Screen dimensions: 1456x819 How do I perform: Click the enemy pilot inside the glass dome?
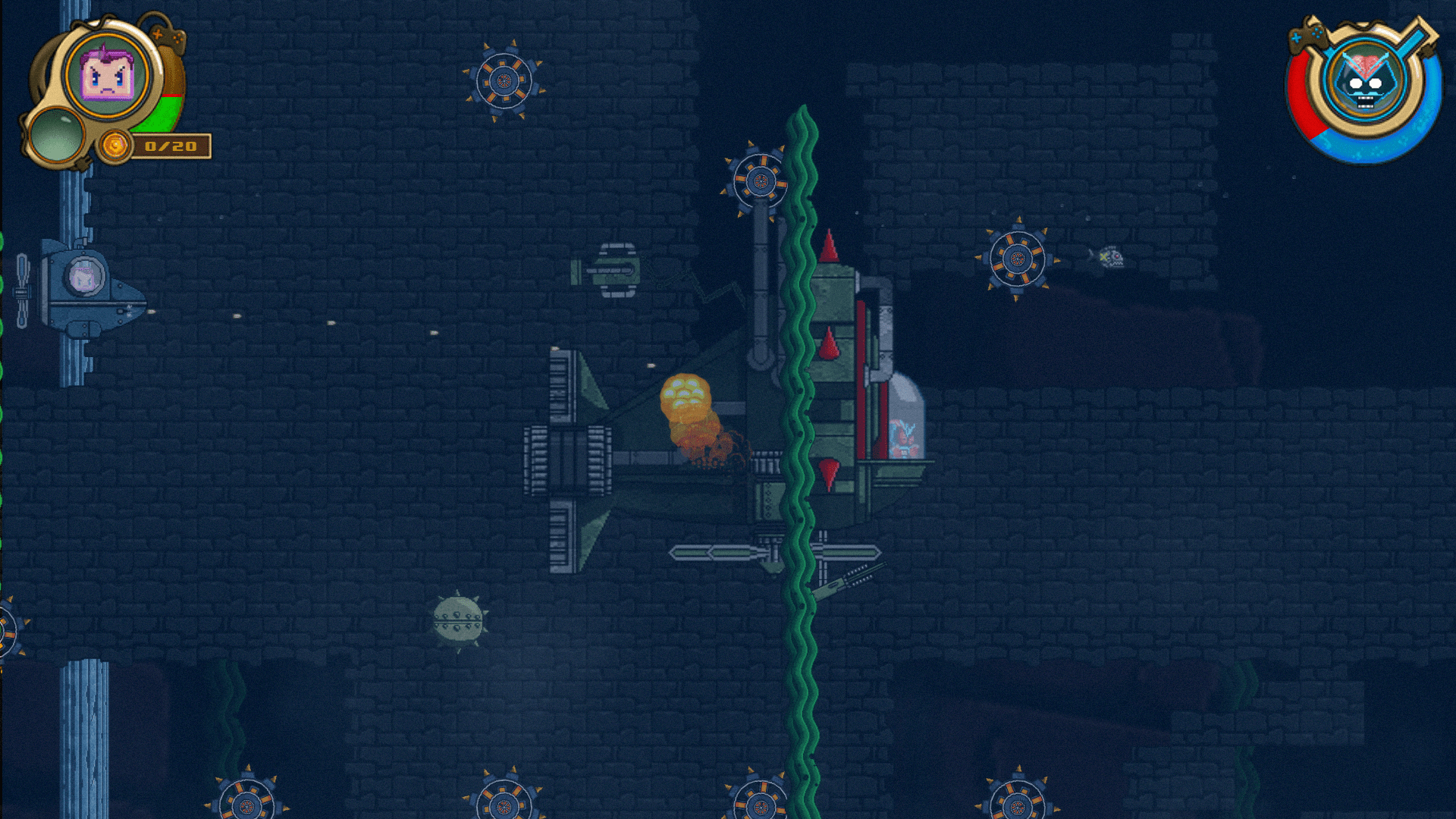905,440
